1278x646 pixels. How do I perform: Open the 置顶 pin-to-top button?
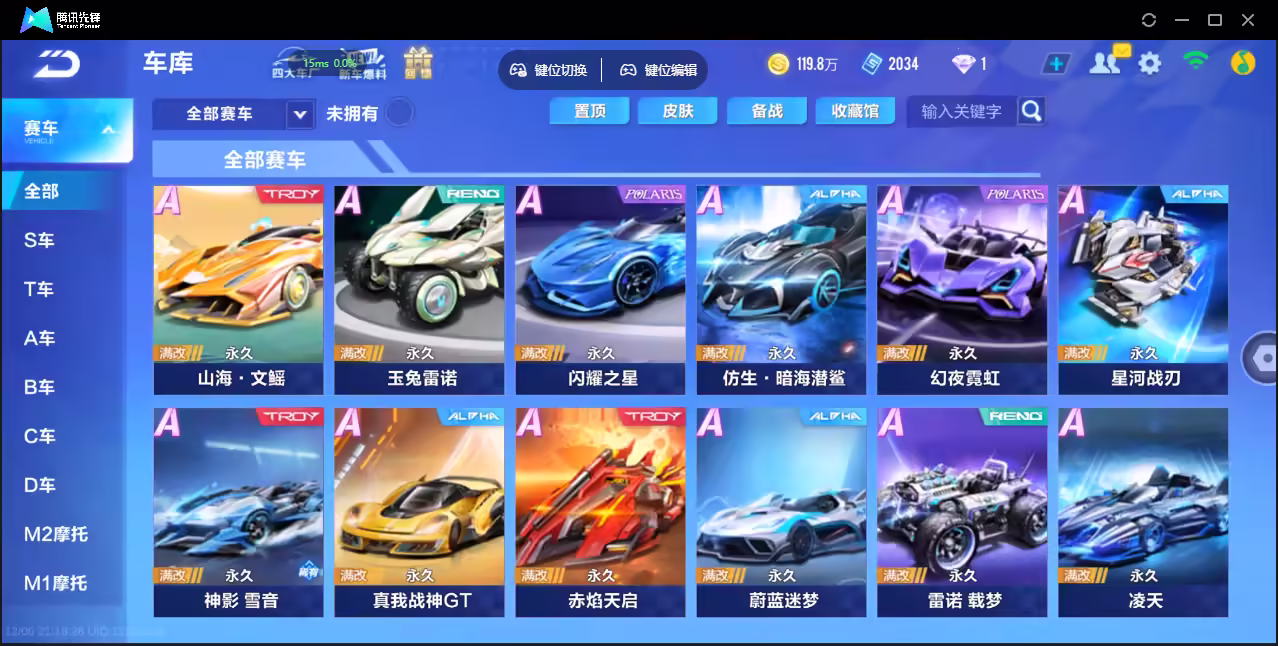click(x=589, y=111)
